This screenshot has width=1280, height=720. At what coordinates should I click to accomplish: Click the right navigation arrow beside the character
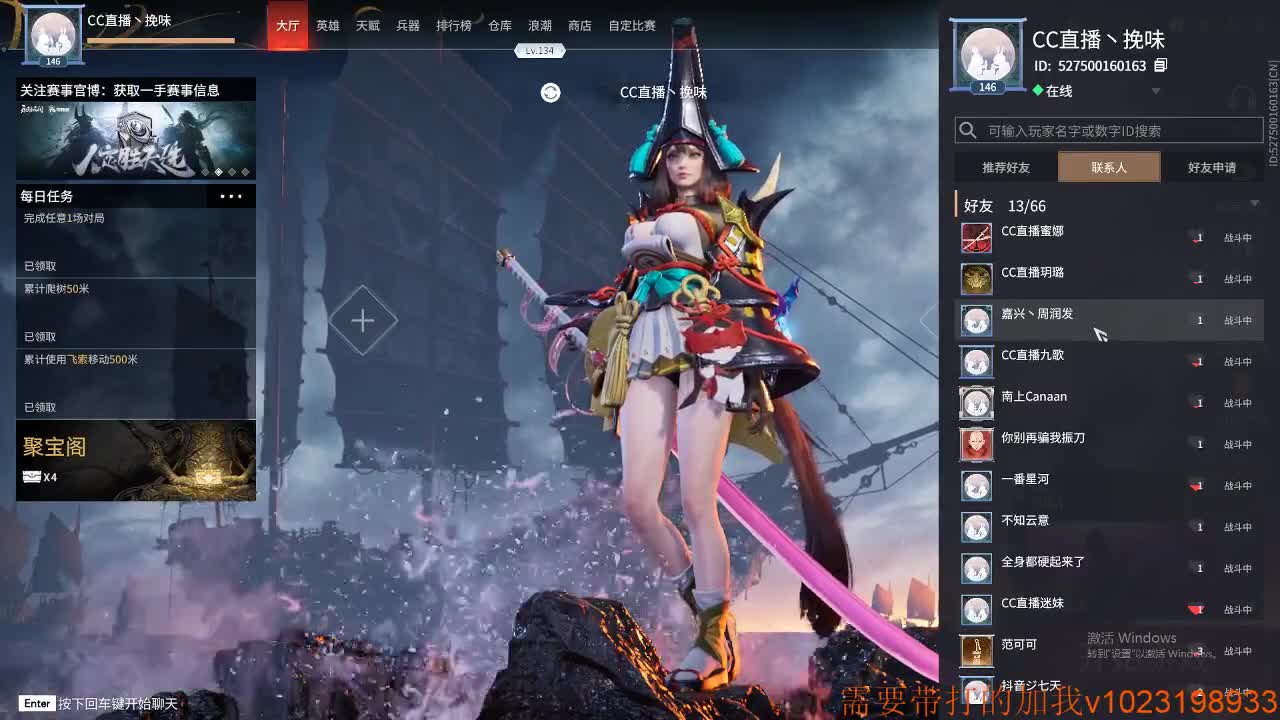tap(926, 320)
